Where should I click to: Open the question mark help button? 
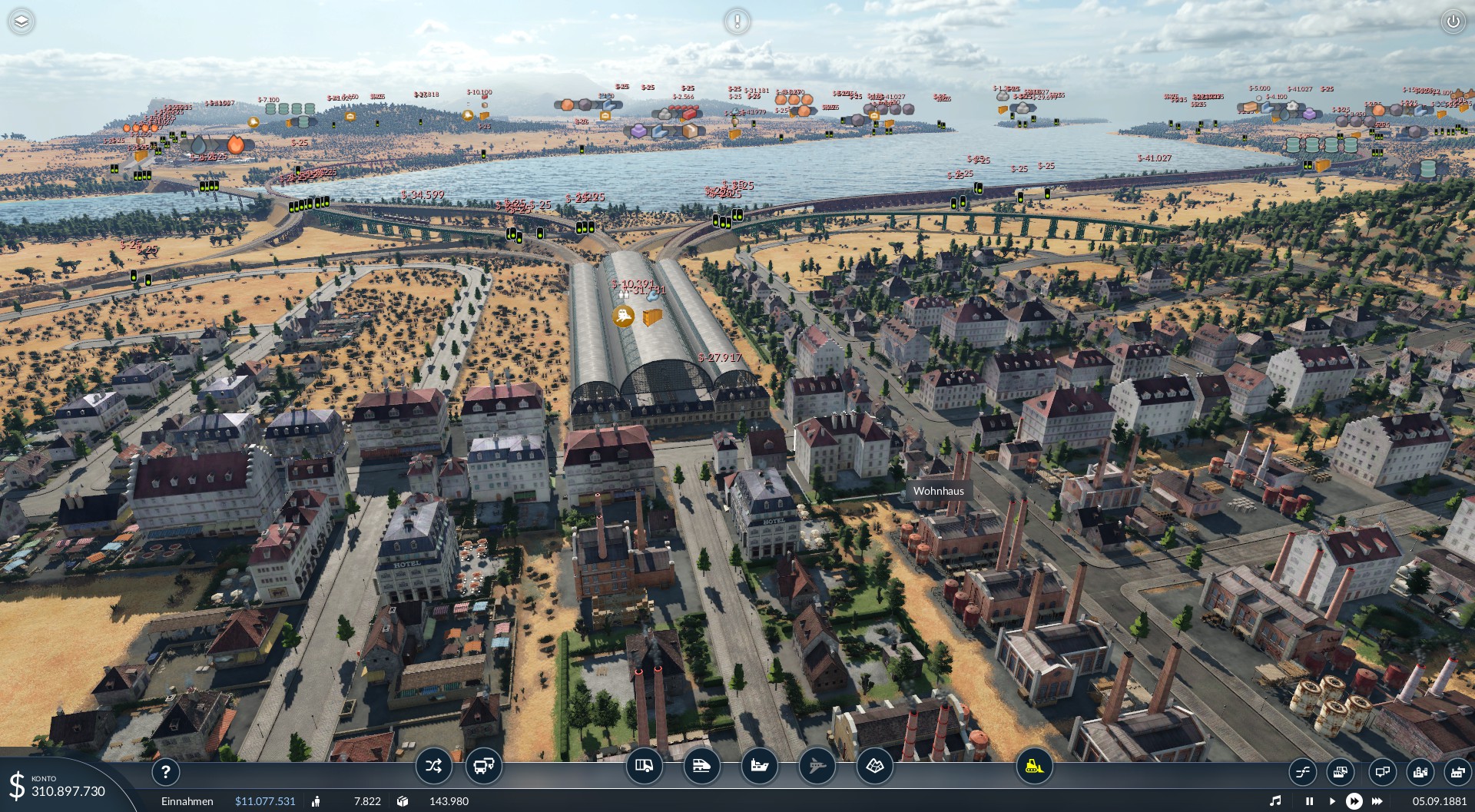(165, 772)
